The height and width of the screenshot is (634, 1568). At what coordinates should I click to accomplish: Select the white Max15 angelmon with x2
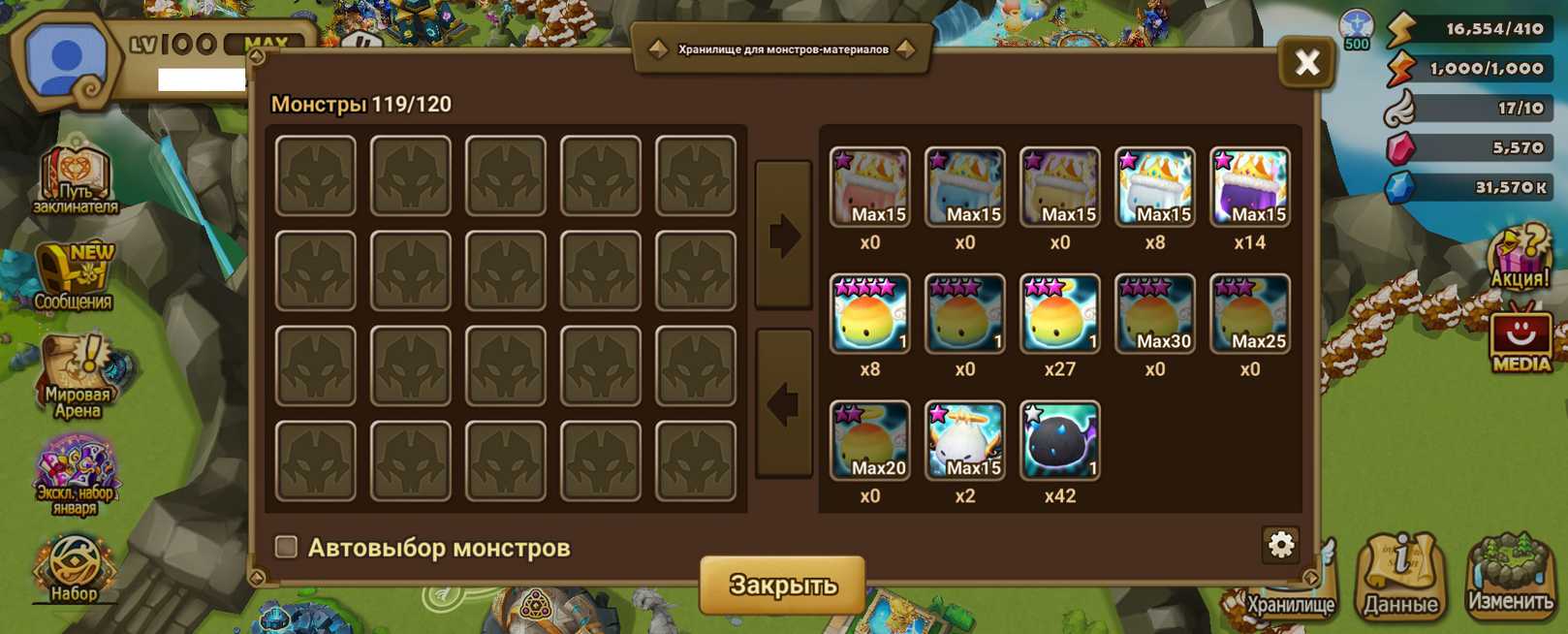(x=964, y=440)
